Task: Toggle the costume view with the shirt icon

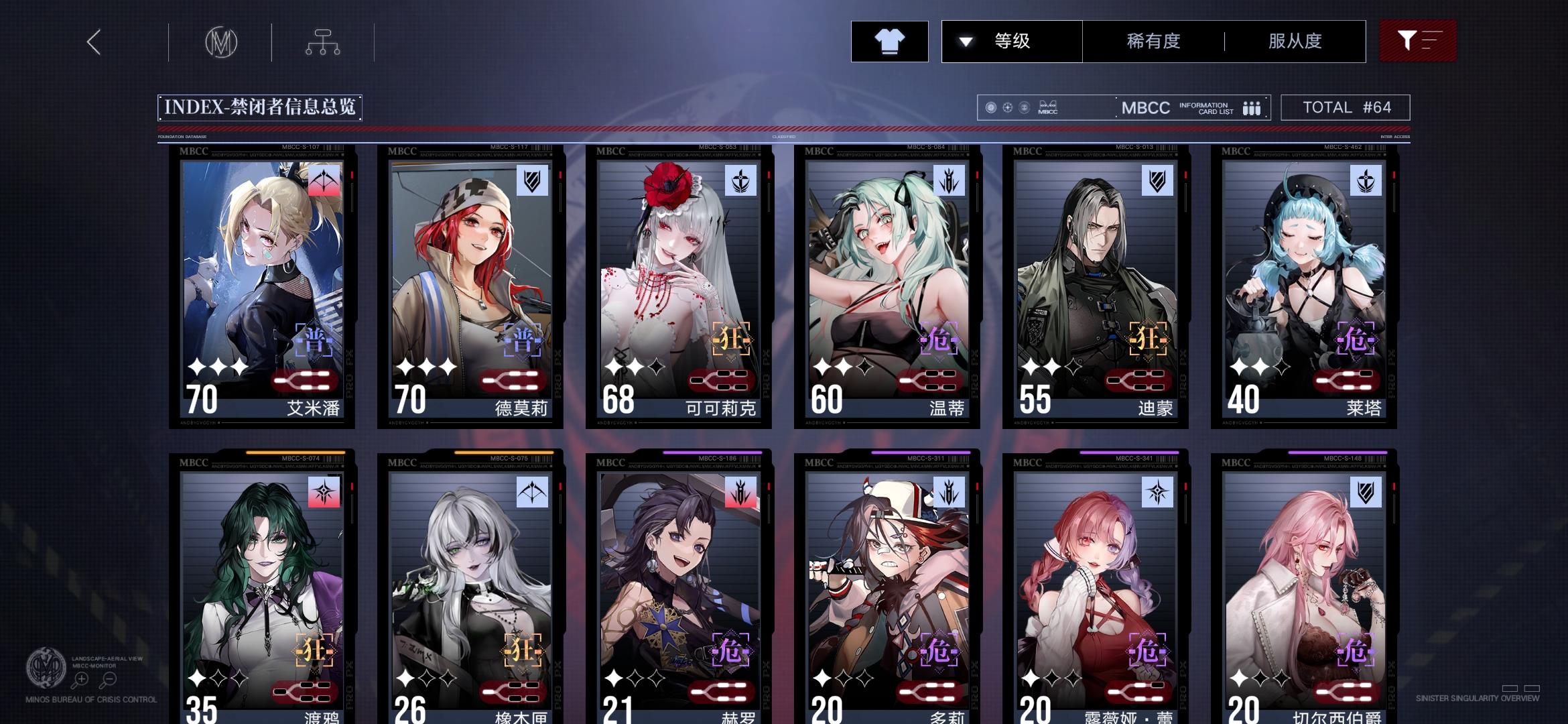Action: [x=889, y=42]
